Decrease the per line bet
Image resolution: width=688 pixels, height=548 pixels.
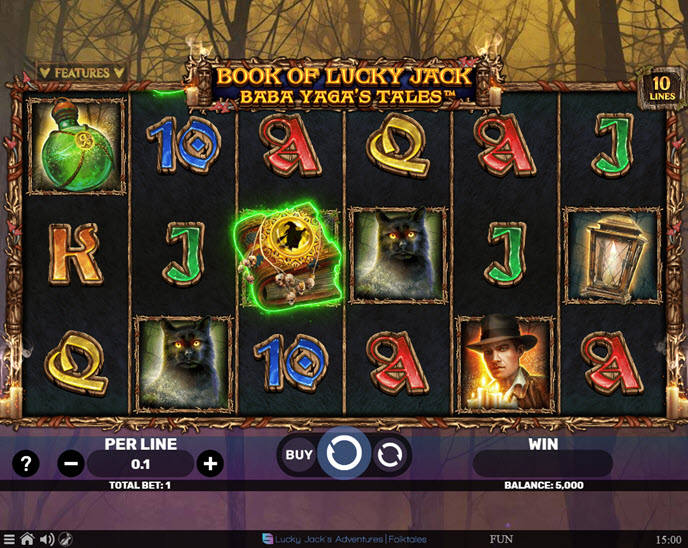click(71, 463)
